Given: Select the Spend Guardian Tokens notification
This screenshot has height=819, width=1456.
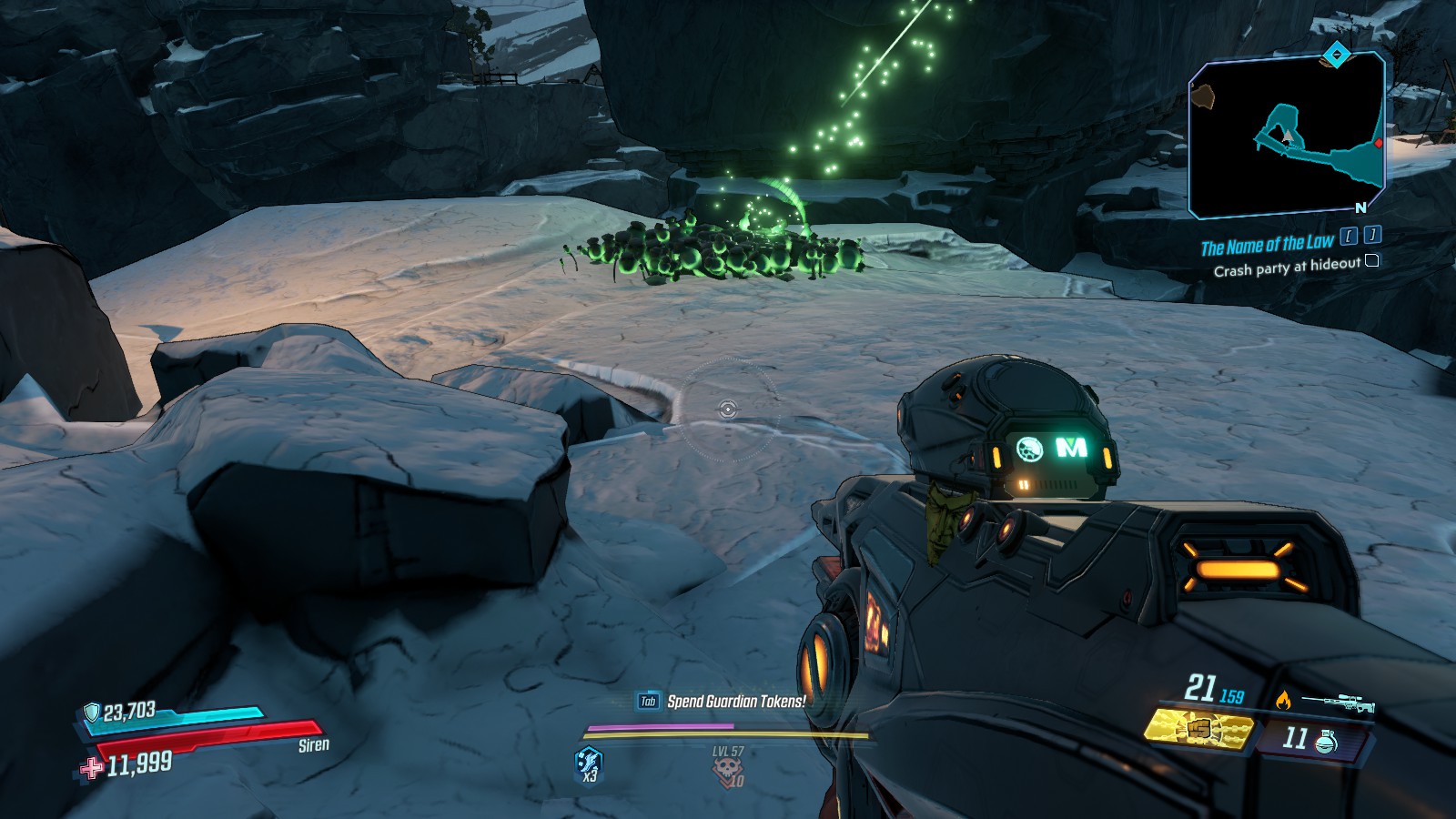Looking at the screenshot, I should coord(735,701).
